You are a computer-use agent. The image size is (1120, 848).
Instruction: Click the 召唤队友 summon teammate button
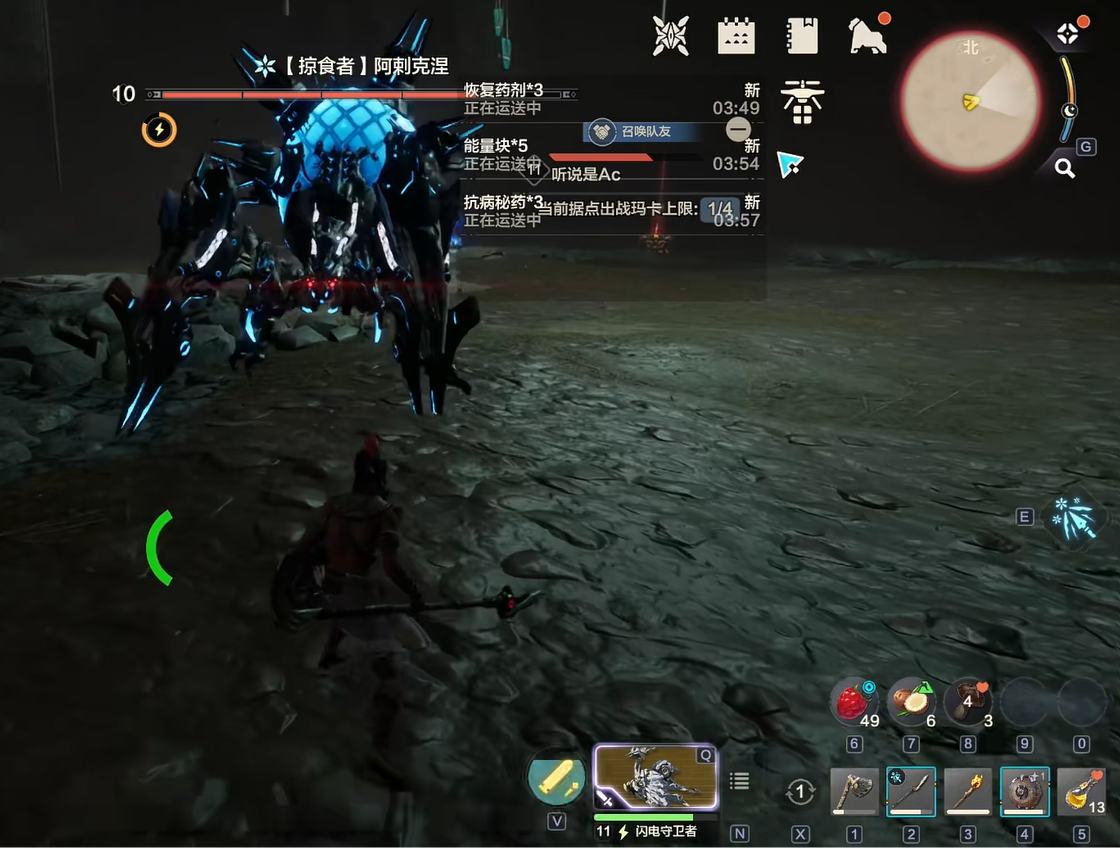tap(641, 131)
